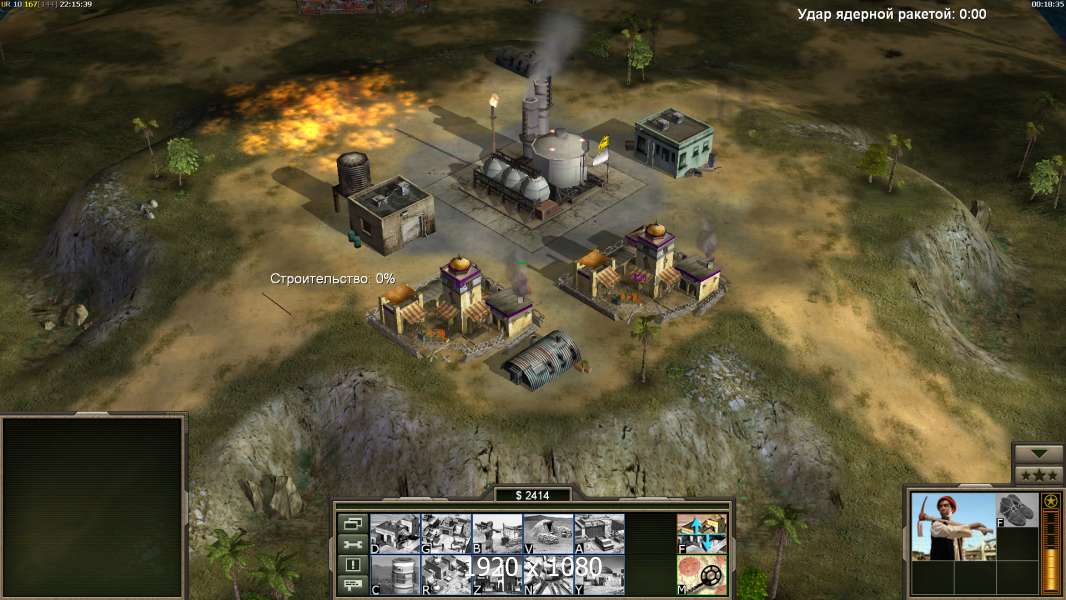This screenshot has height=600, width=1066.
Task: Pick the defensive site icon labeled B
Action: (497, 534)
